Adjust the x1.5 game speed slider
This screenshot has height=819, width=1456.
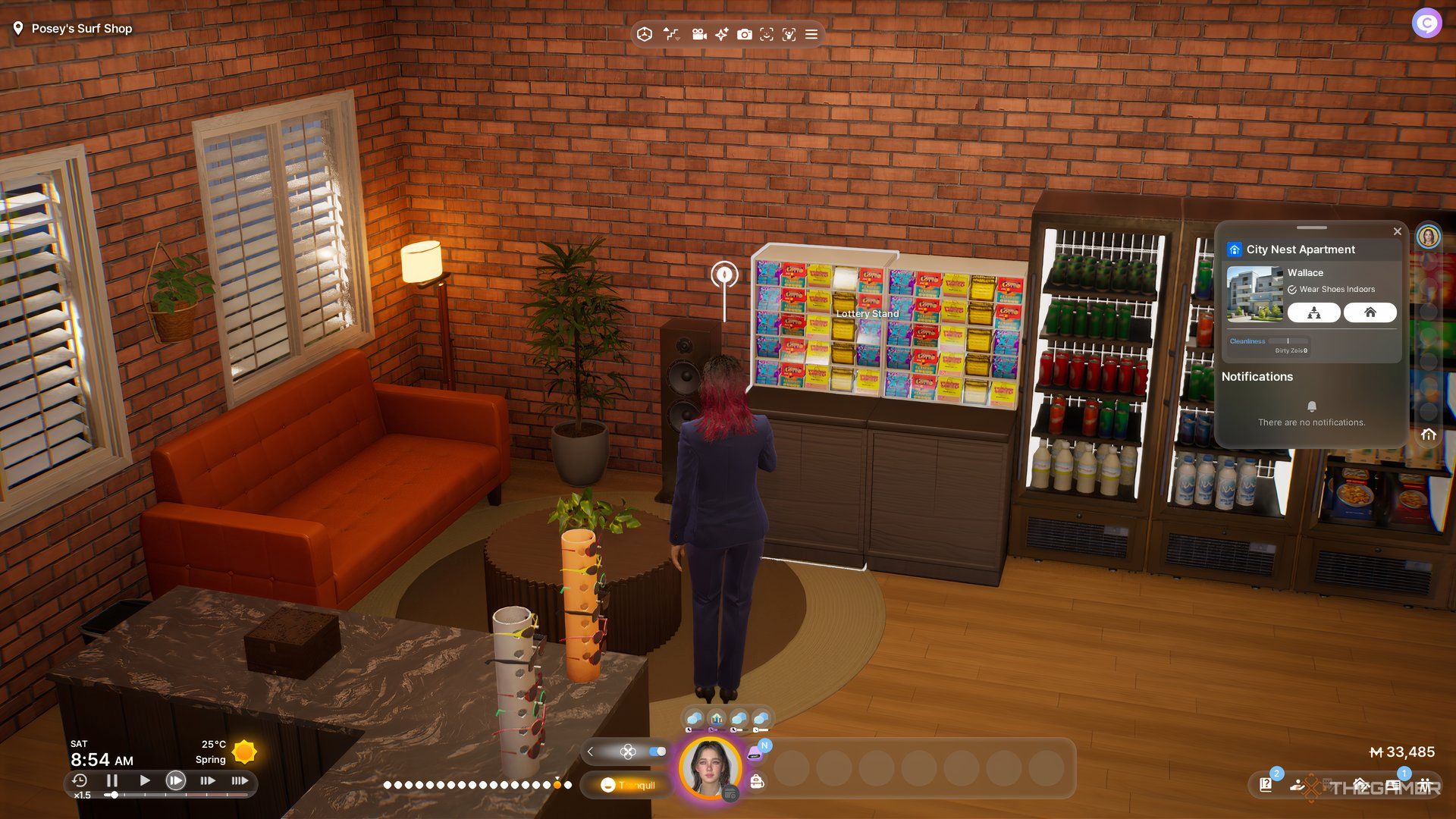point(114,795)
